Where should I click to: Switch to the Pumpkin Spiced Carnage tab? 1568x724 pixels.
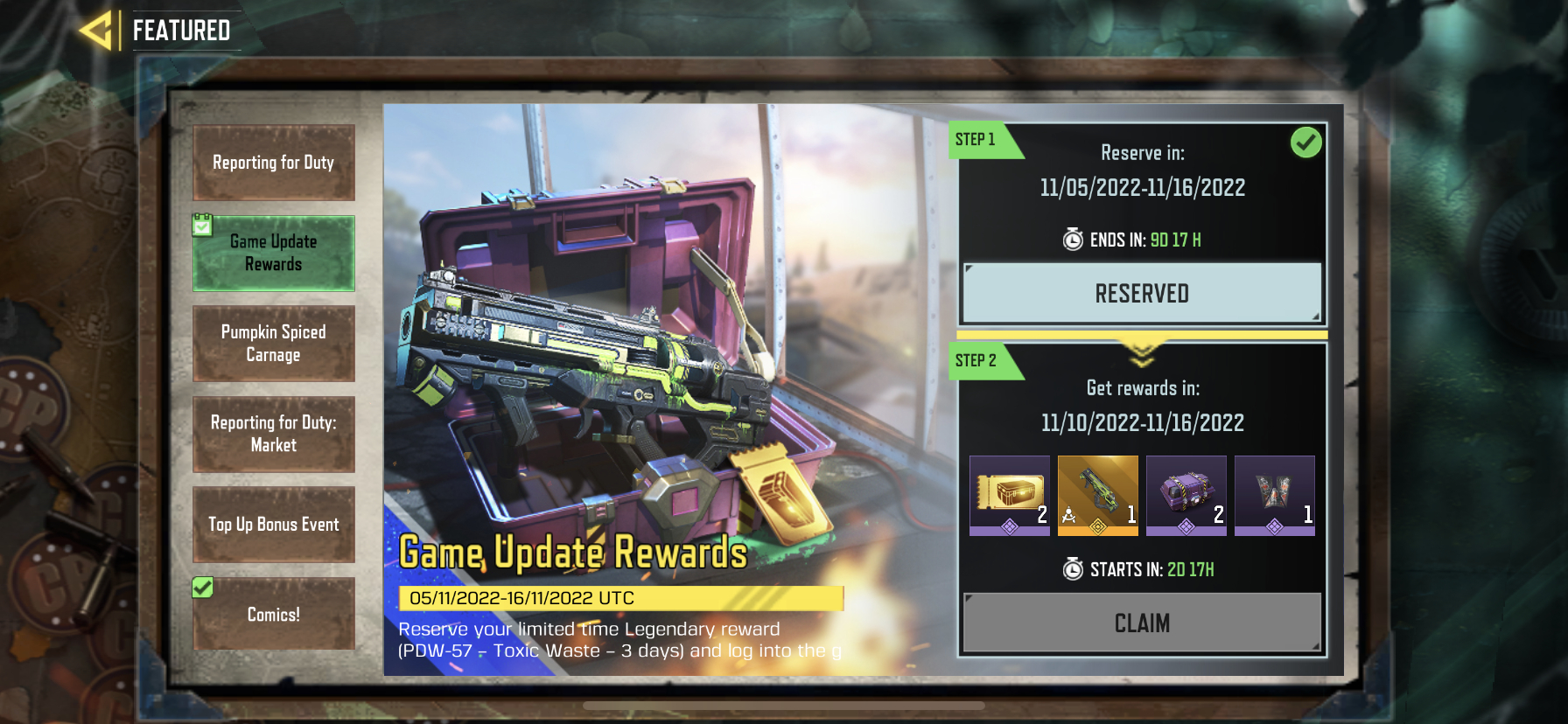(x=273, y=344)
